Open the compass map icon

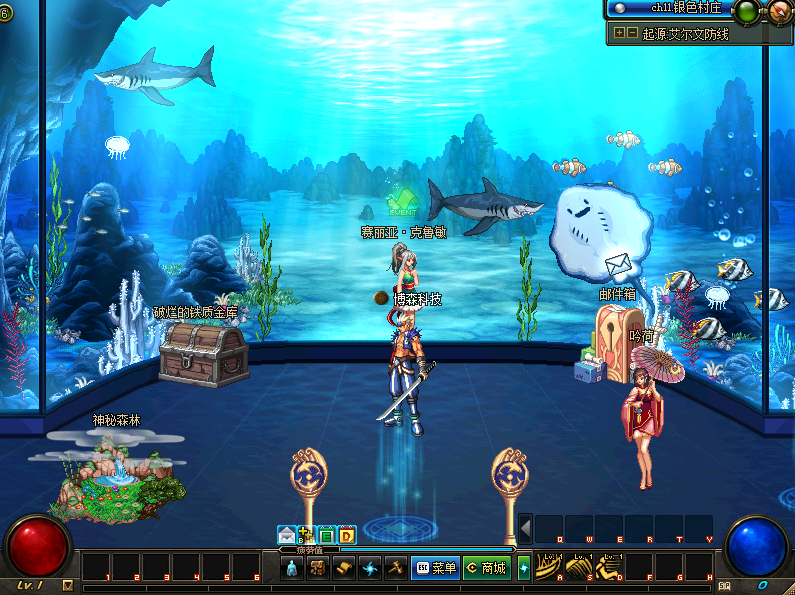pos(778,11)
